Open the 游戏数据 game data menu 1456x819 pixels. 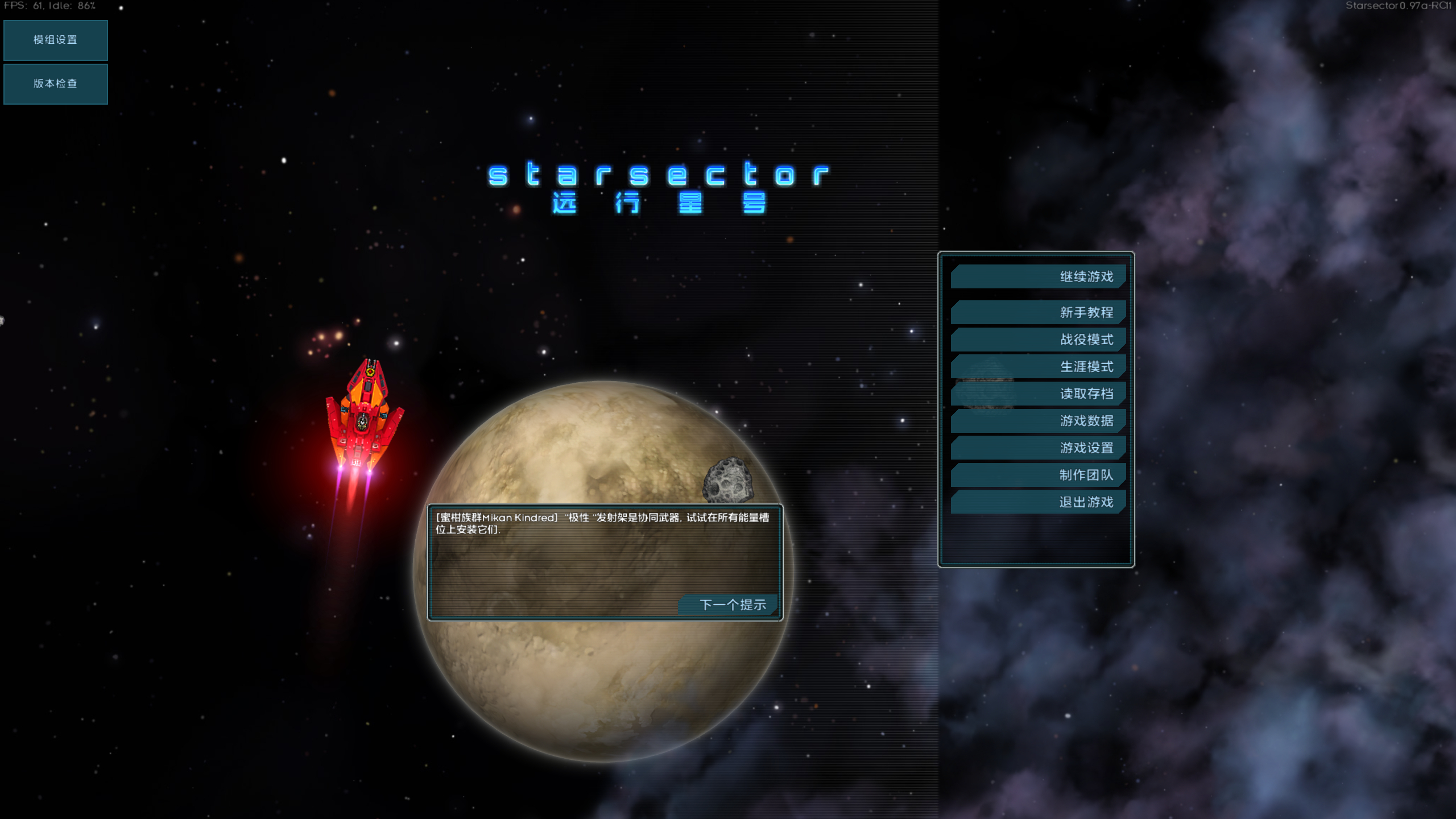[x=1038, y=421]
